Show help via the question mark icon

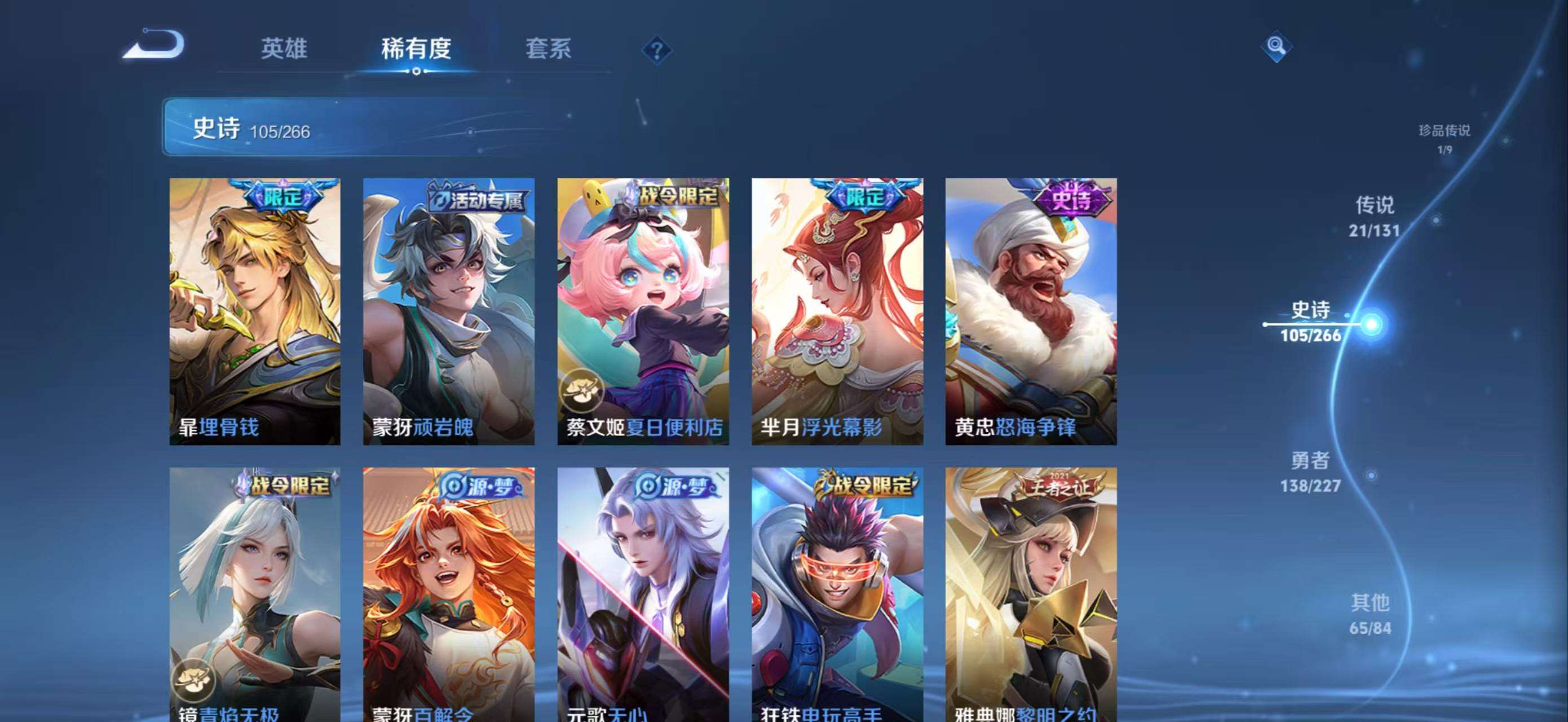[656, 51]
